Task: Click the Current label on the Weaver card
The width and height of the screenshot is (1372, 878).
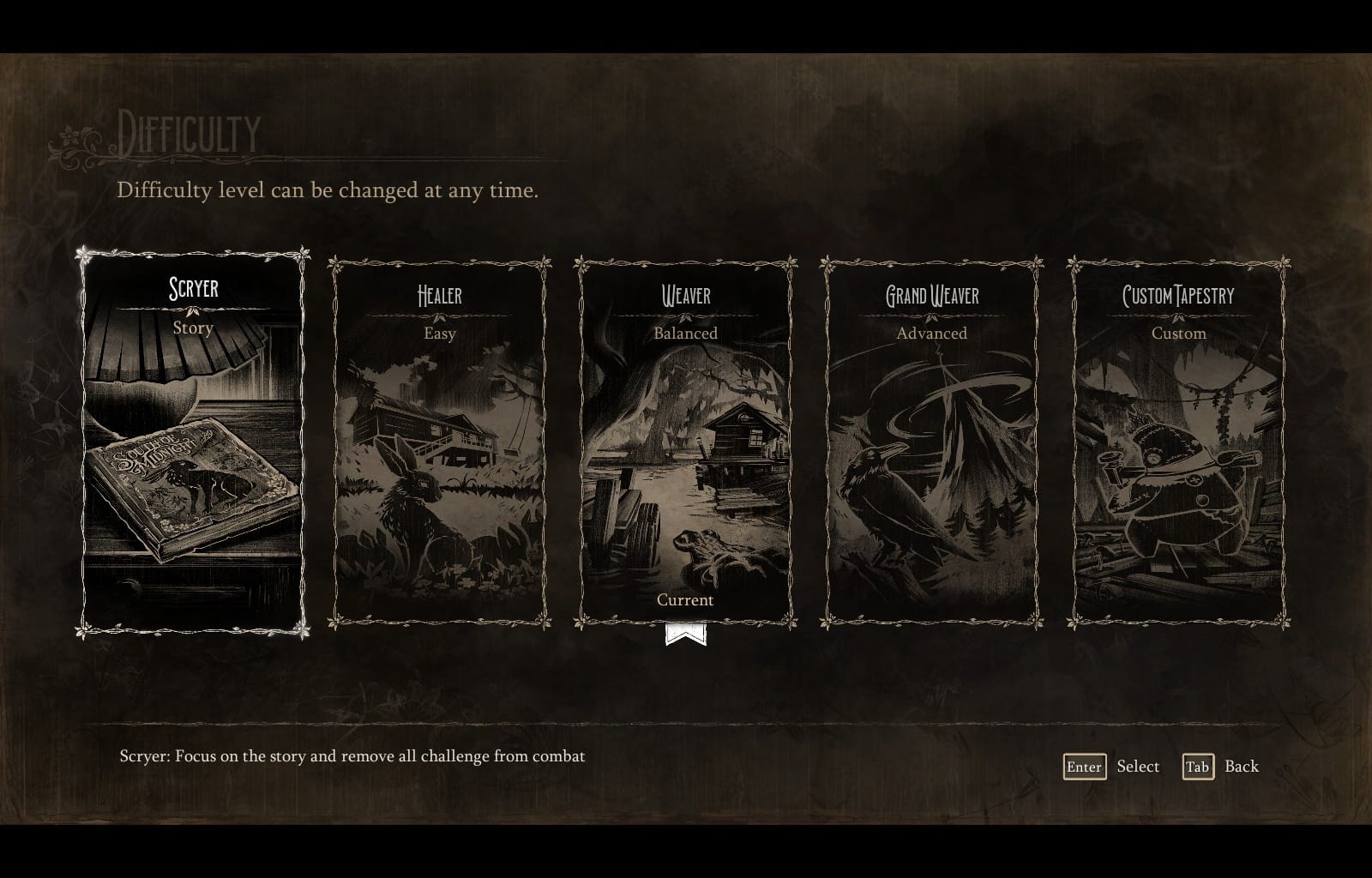Action: 685,600
